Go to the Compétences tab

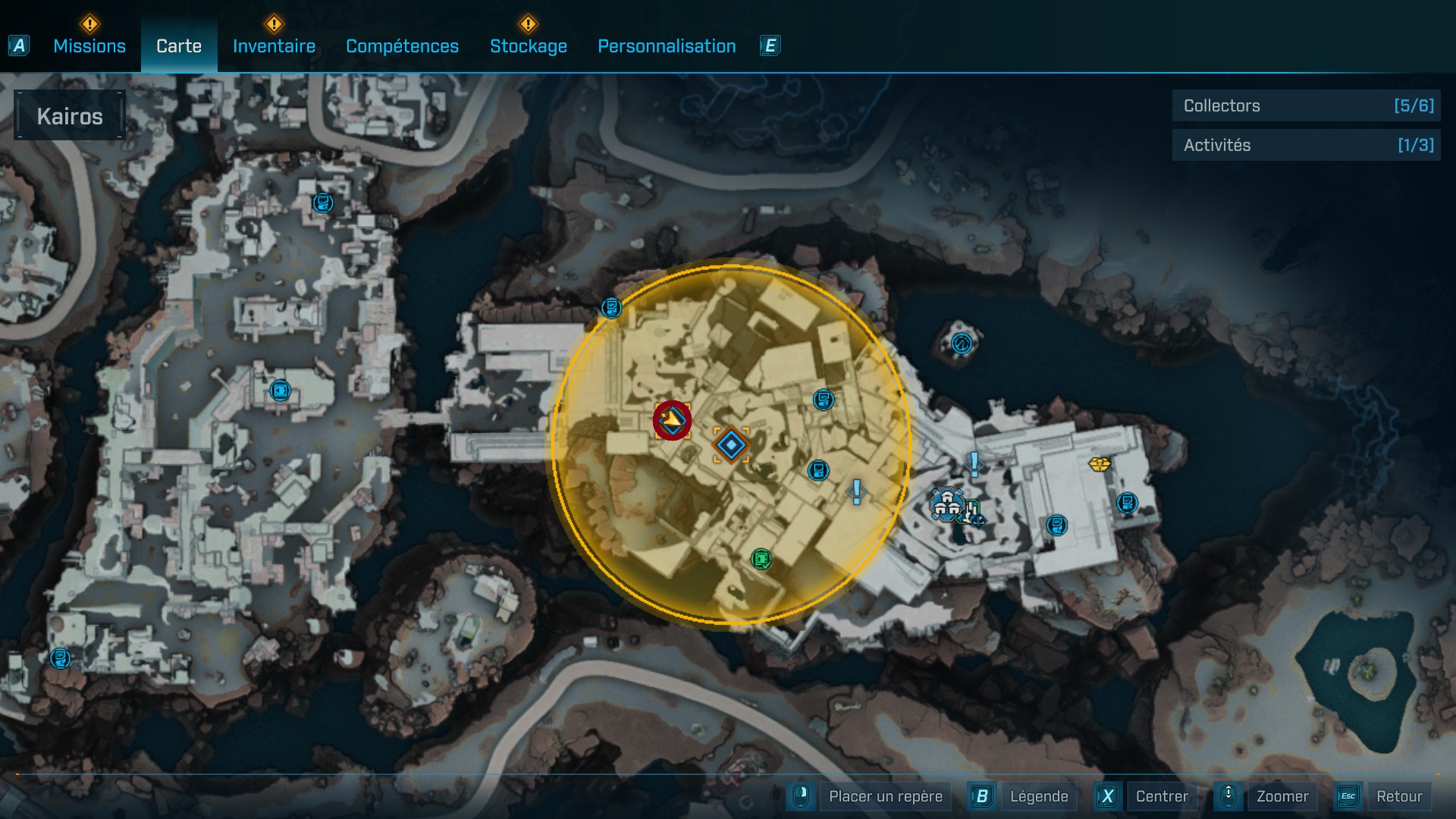(402, 46)
